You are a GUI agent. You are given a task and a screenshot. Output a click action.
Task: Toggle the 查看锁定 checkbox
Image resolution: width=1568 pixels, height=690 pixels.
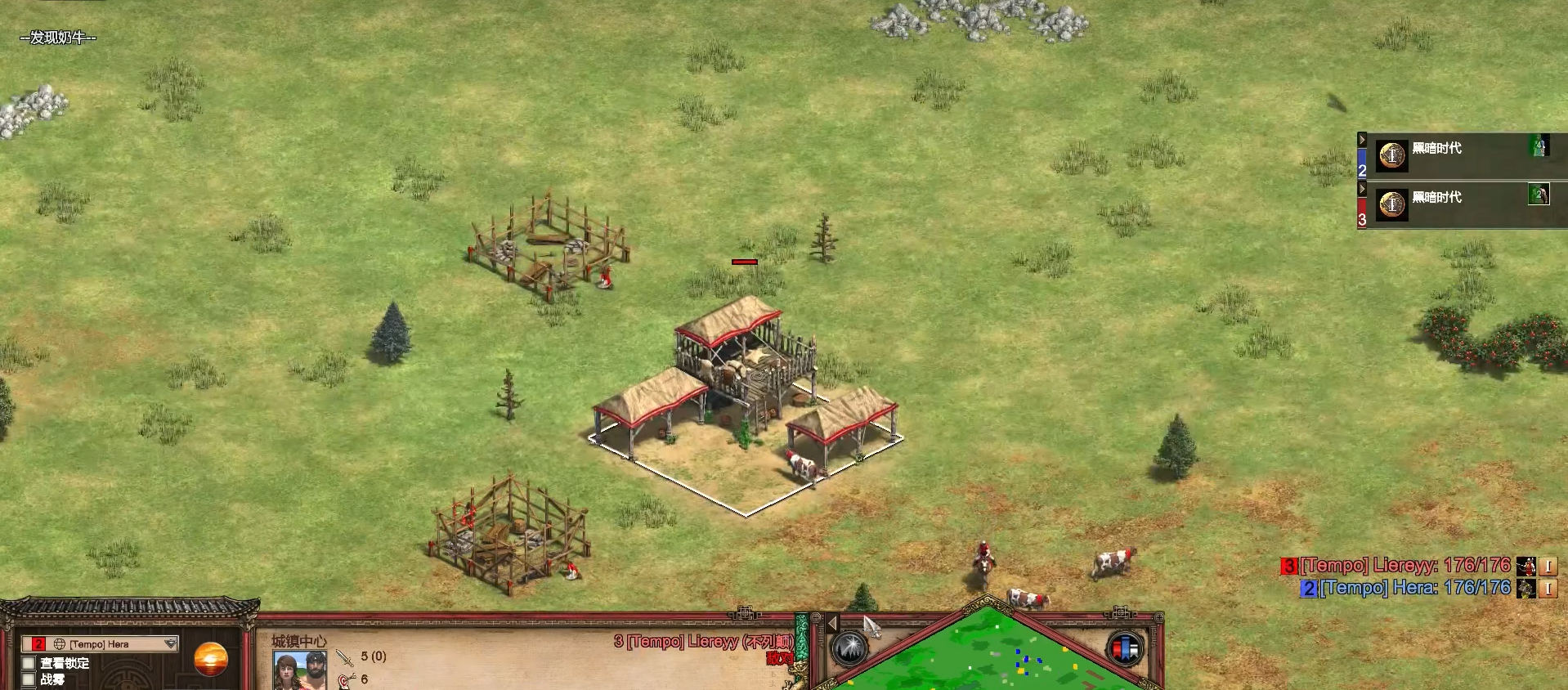pyautogui.click(x=29, y=663)
